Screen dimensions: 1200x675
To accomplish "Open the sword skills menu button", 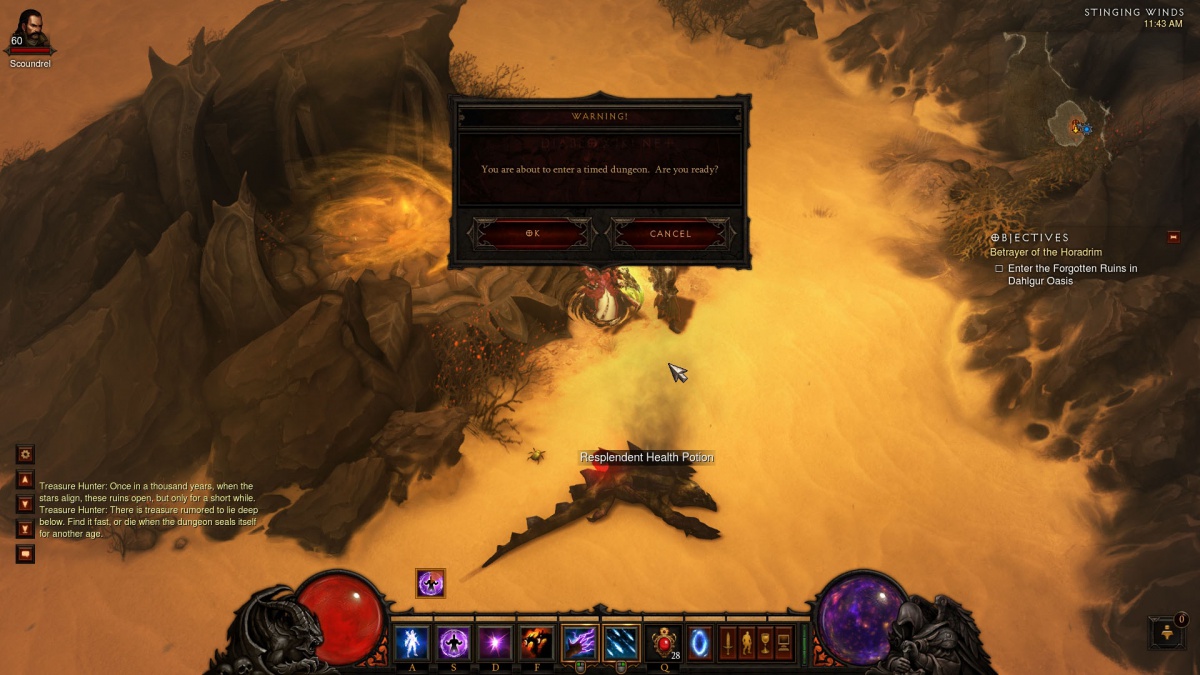I will pos(728,642).
